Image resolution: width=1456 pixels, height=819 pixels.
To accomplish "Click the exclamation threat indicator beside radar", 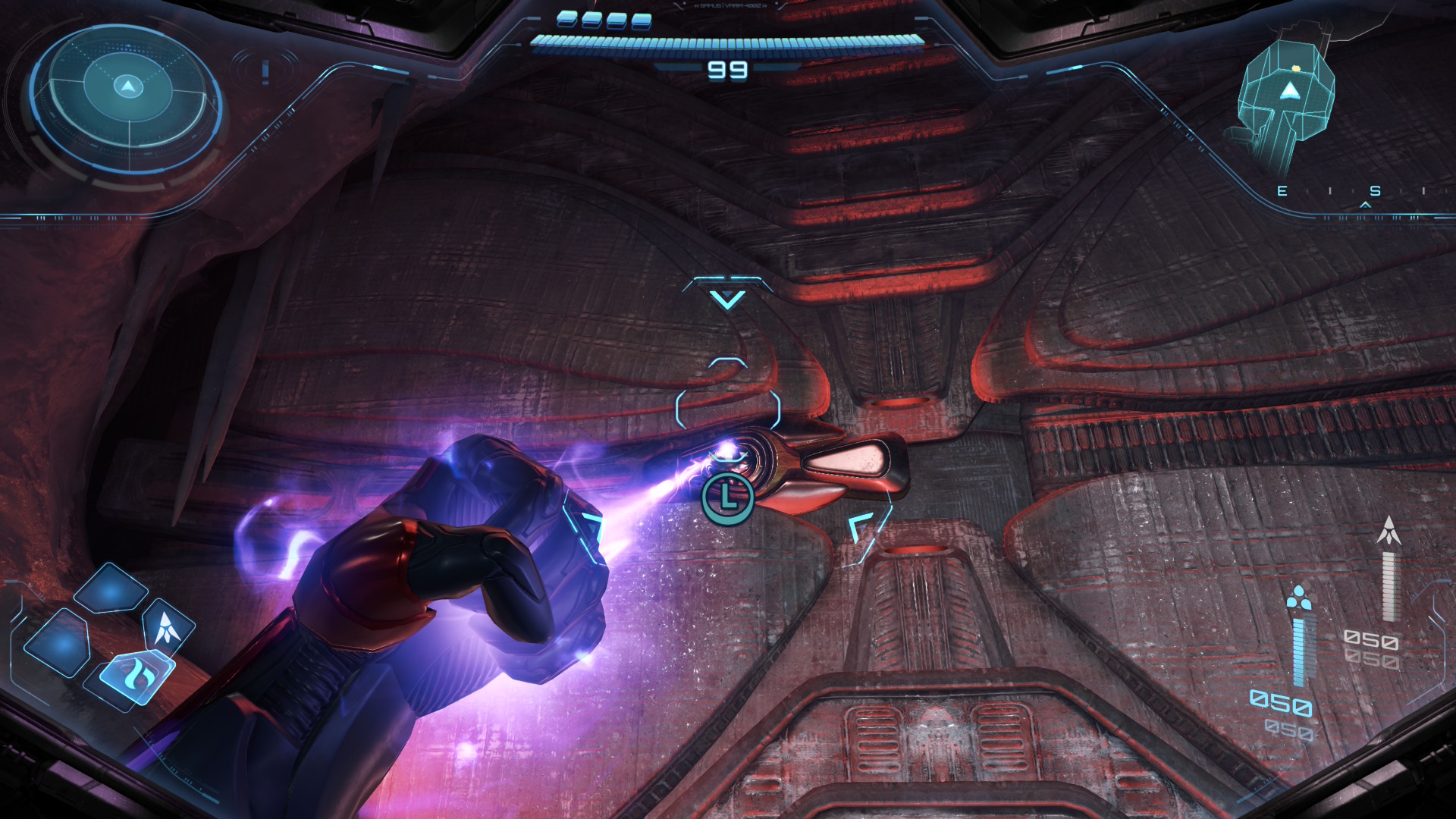I will (x=265, y=71).
